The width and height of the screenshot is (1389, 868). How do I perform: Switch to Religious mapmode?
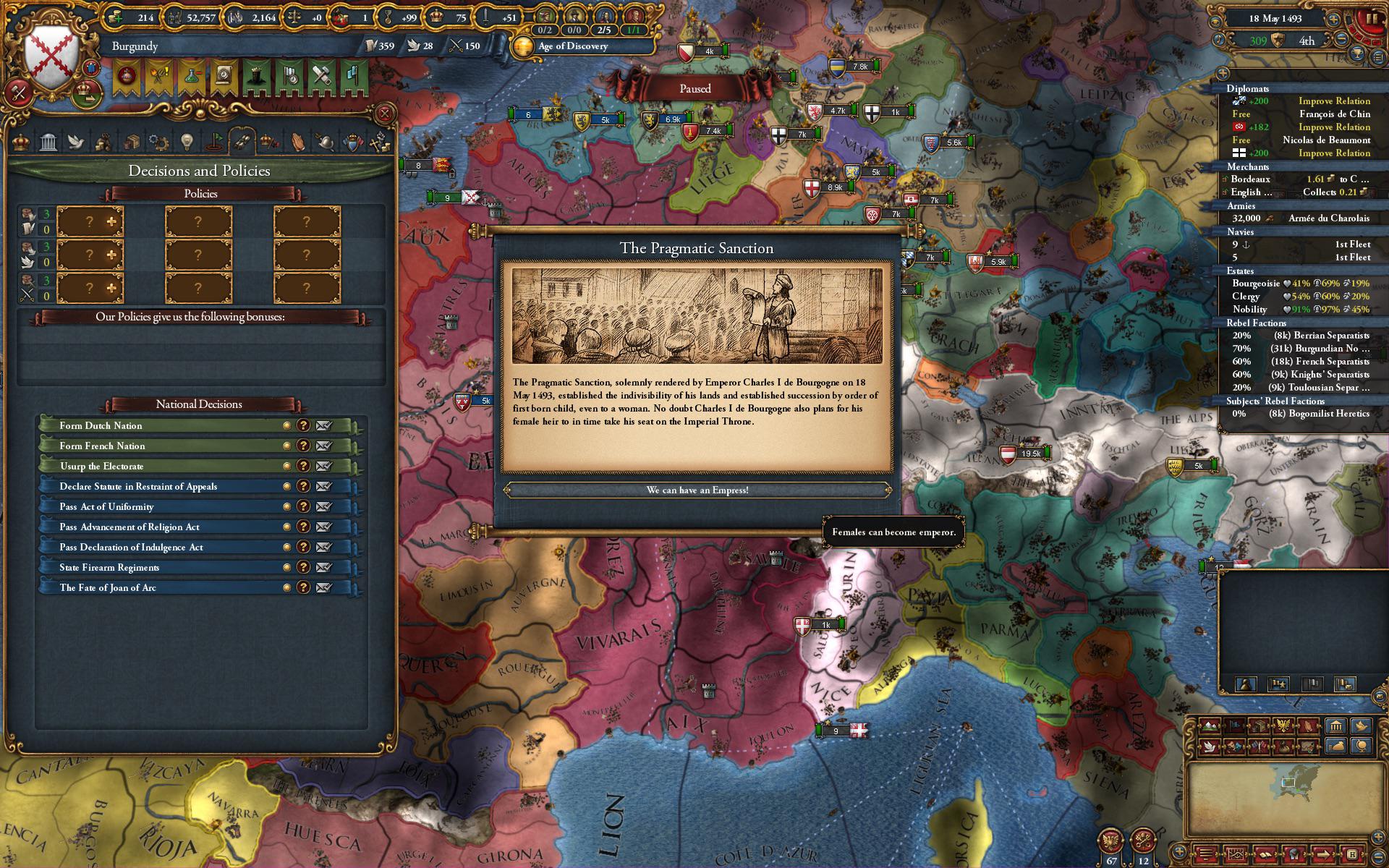[1308, 726]
